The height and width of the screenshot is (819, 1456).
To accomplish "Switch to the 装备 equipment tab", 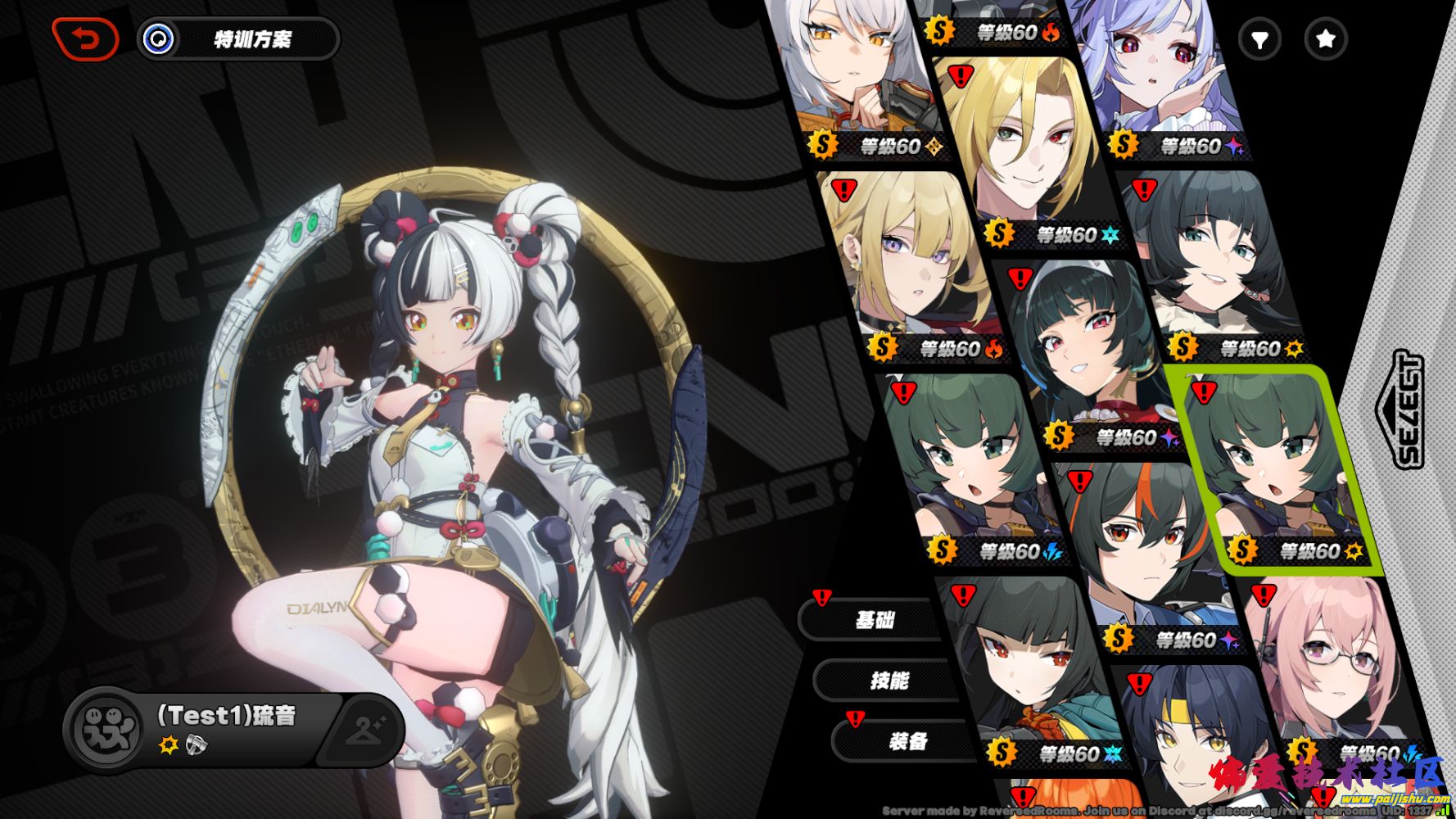I will (907, 741).
